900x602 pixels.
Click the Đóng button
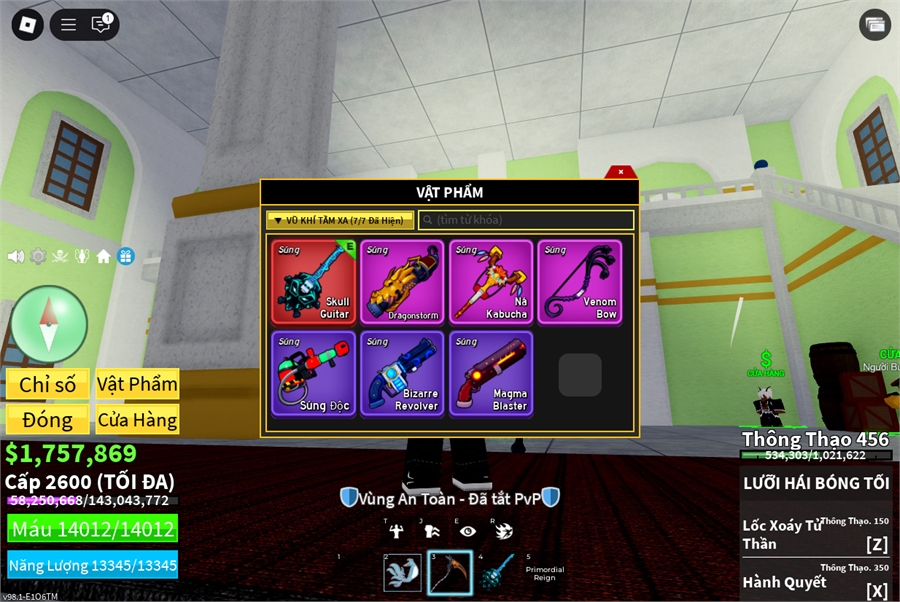pos(47,420)
